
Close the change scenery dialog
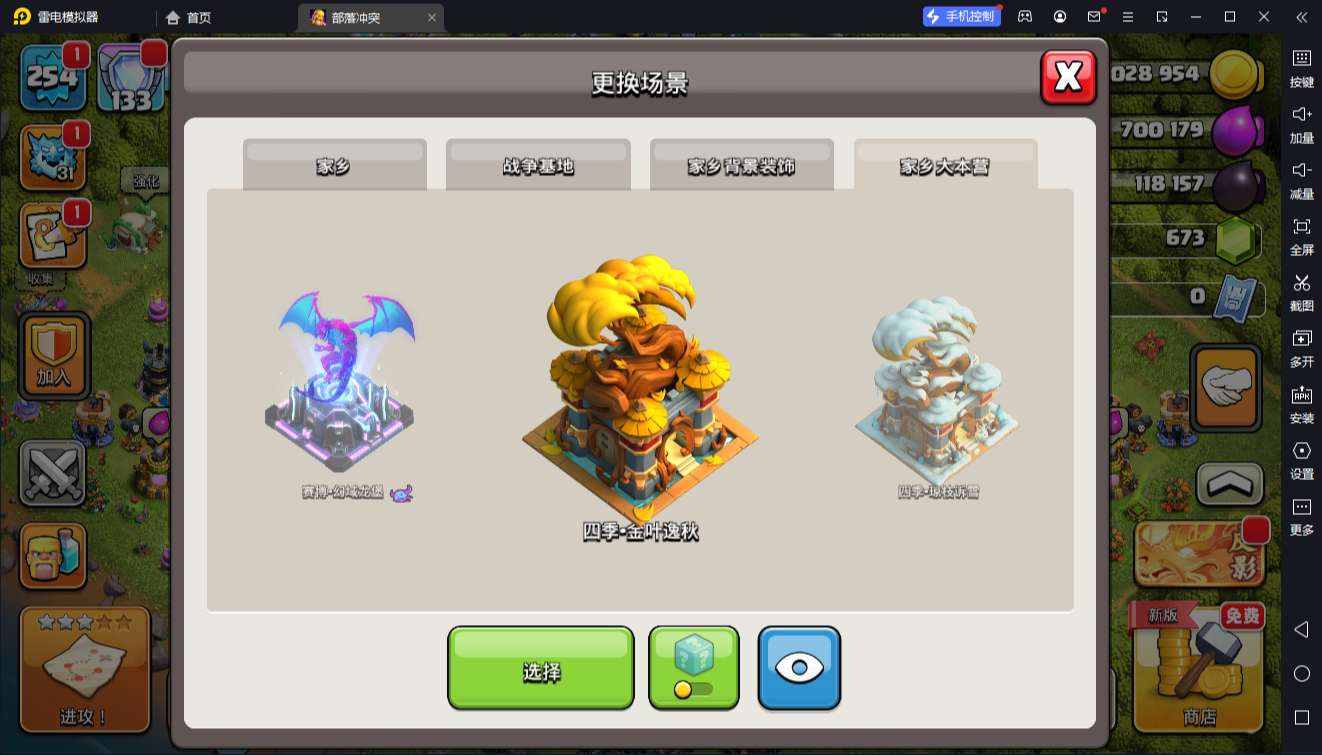click(1068, 77)
